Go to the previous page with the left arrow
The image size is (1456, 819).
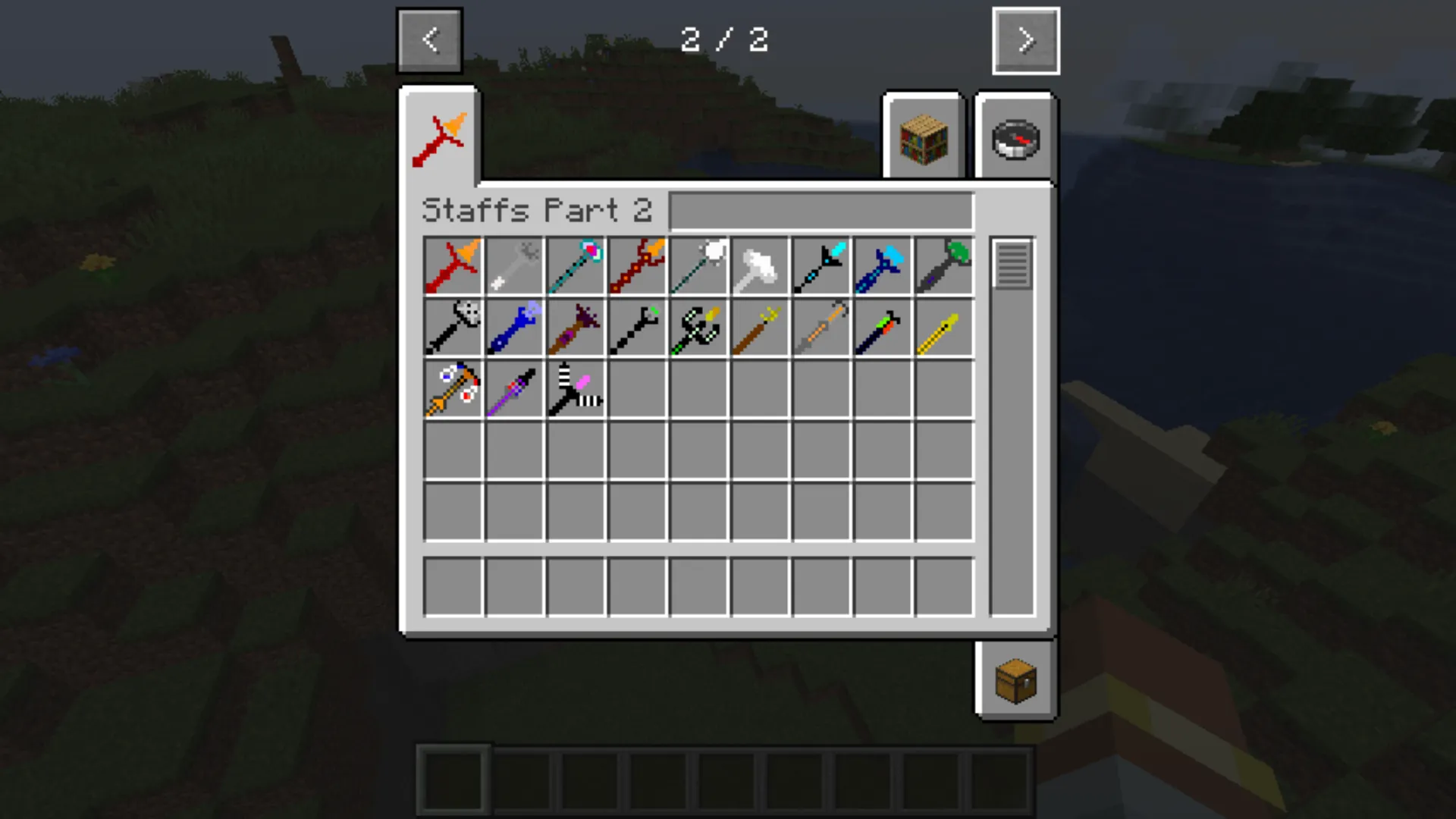click(430, 41)
